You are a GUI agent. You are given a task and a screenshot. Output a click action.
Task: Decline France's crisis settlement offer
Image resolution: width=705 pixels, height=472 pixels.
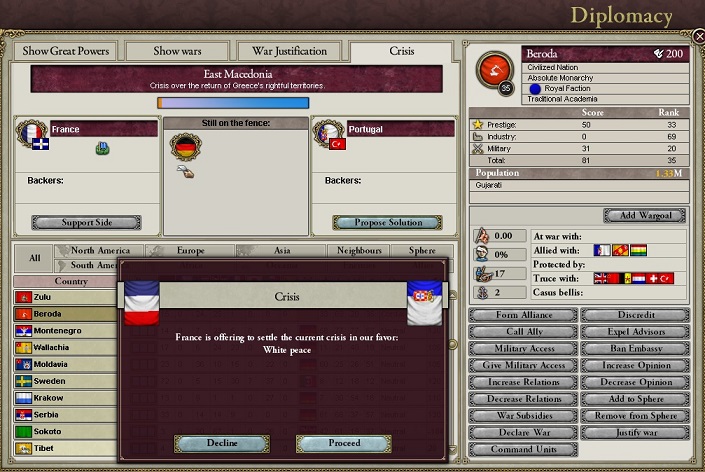[x=221, y=443]
